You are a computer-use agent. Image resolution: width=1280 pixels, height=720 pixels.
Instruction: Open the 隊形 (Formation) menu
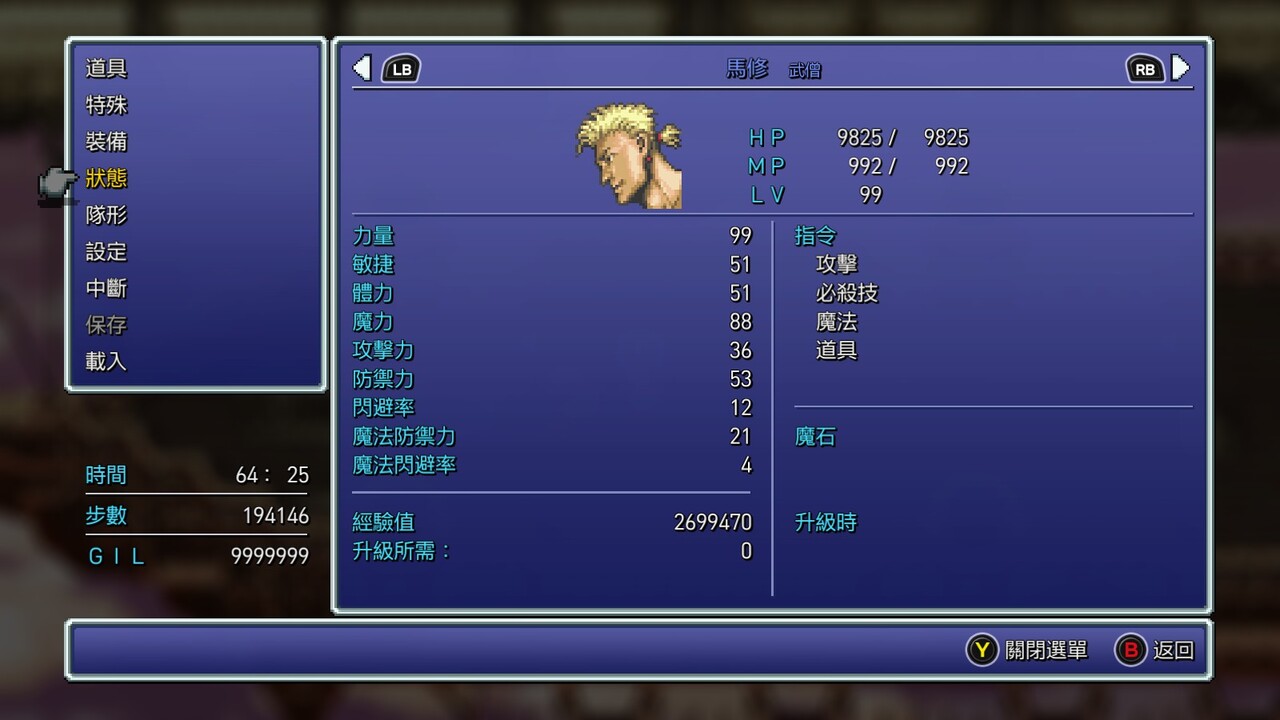point(106,215)
